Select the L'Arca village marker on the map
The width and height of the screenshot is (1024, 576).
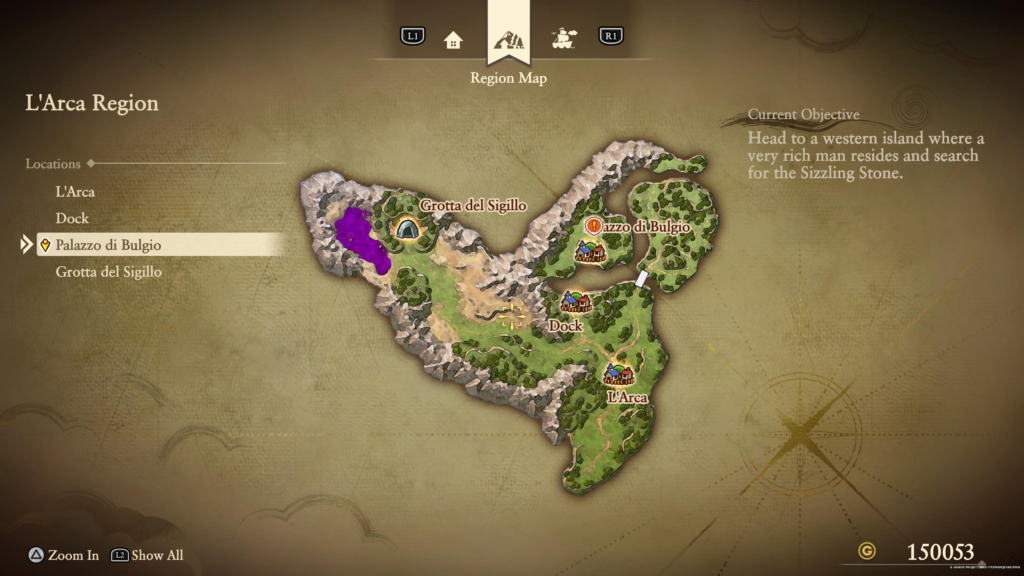618,375
